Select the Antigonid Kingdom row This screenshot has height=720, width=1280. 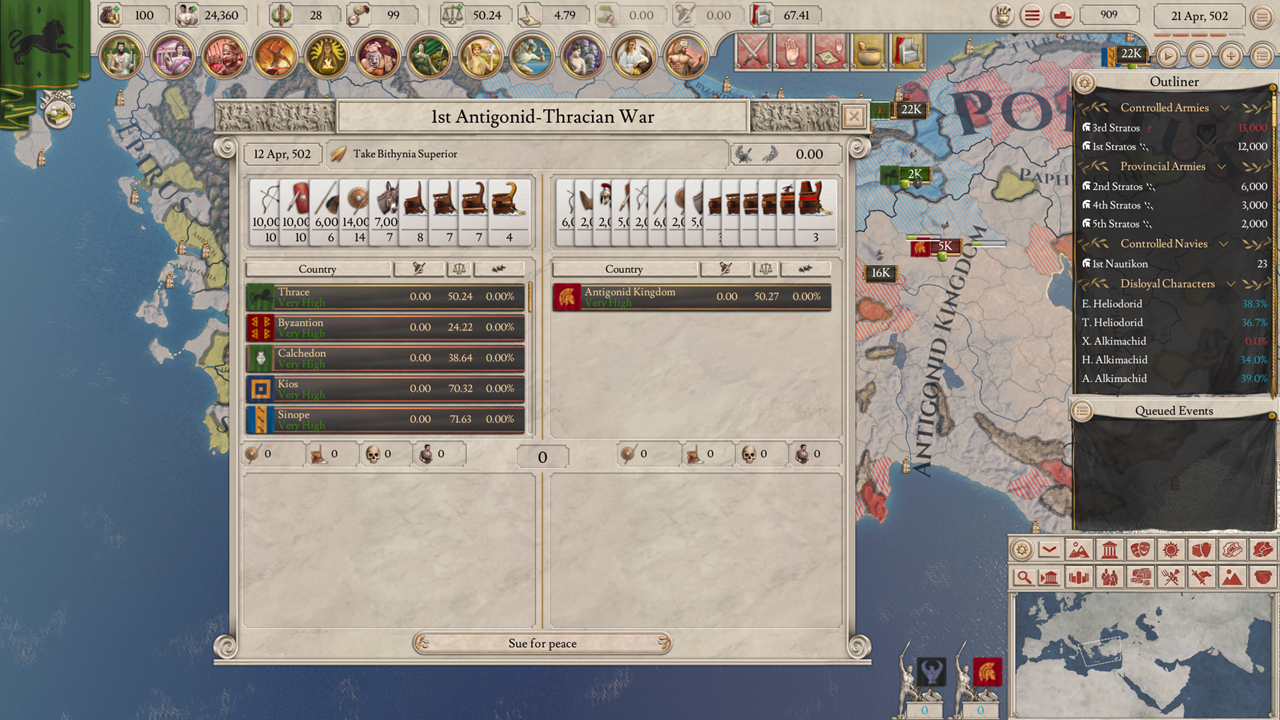(692, 297)
